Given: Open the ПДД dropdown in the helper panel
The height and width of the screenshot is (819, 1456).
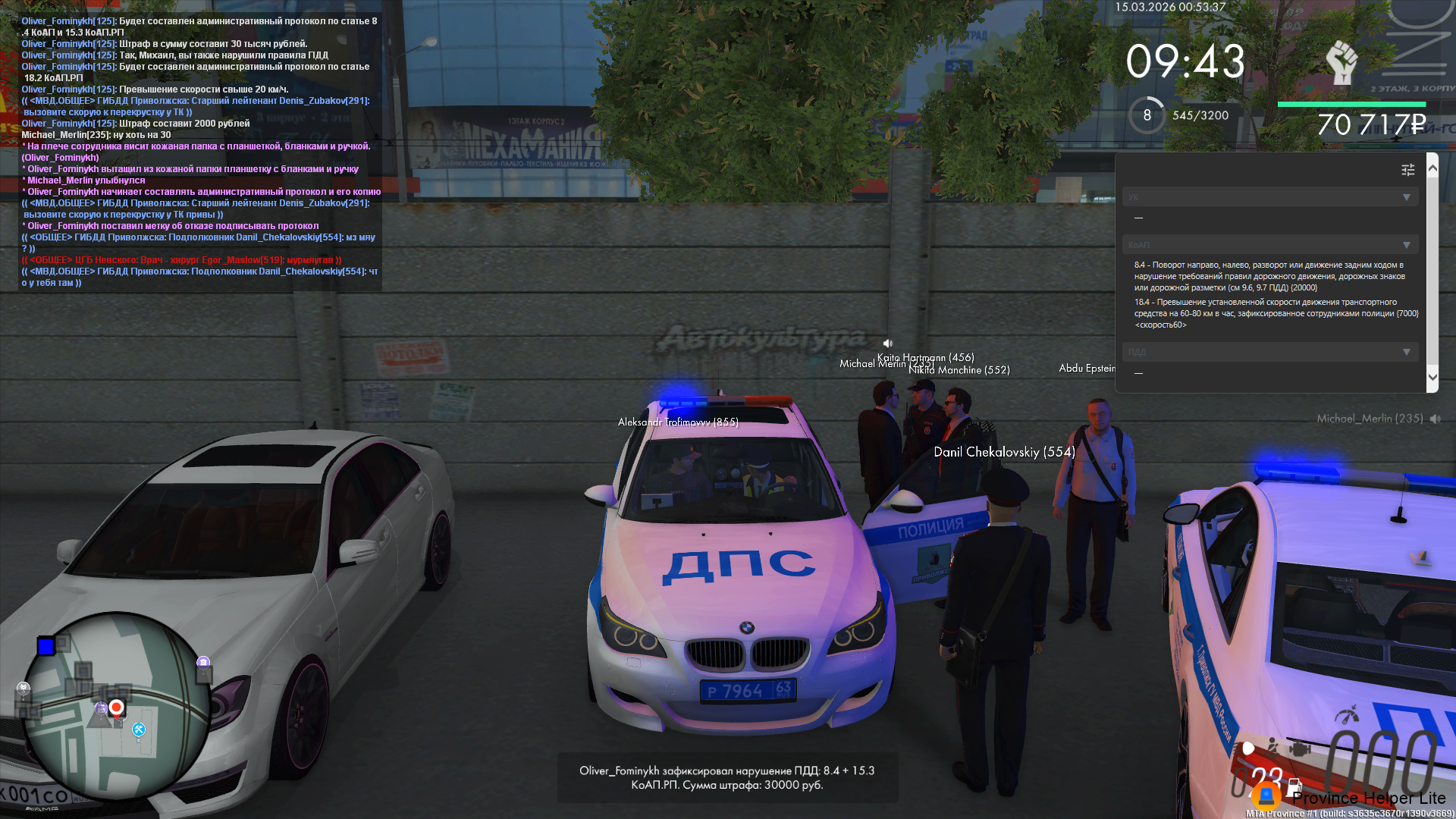Looking at the screenshot, I should (1406, 352).
